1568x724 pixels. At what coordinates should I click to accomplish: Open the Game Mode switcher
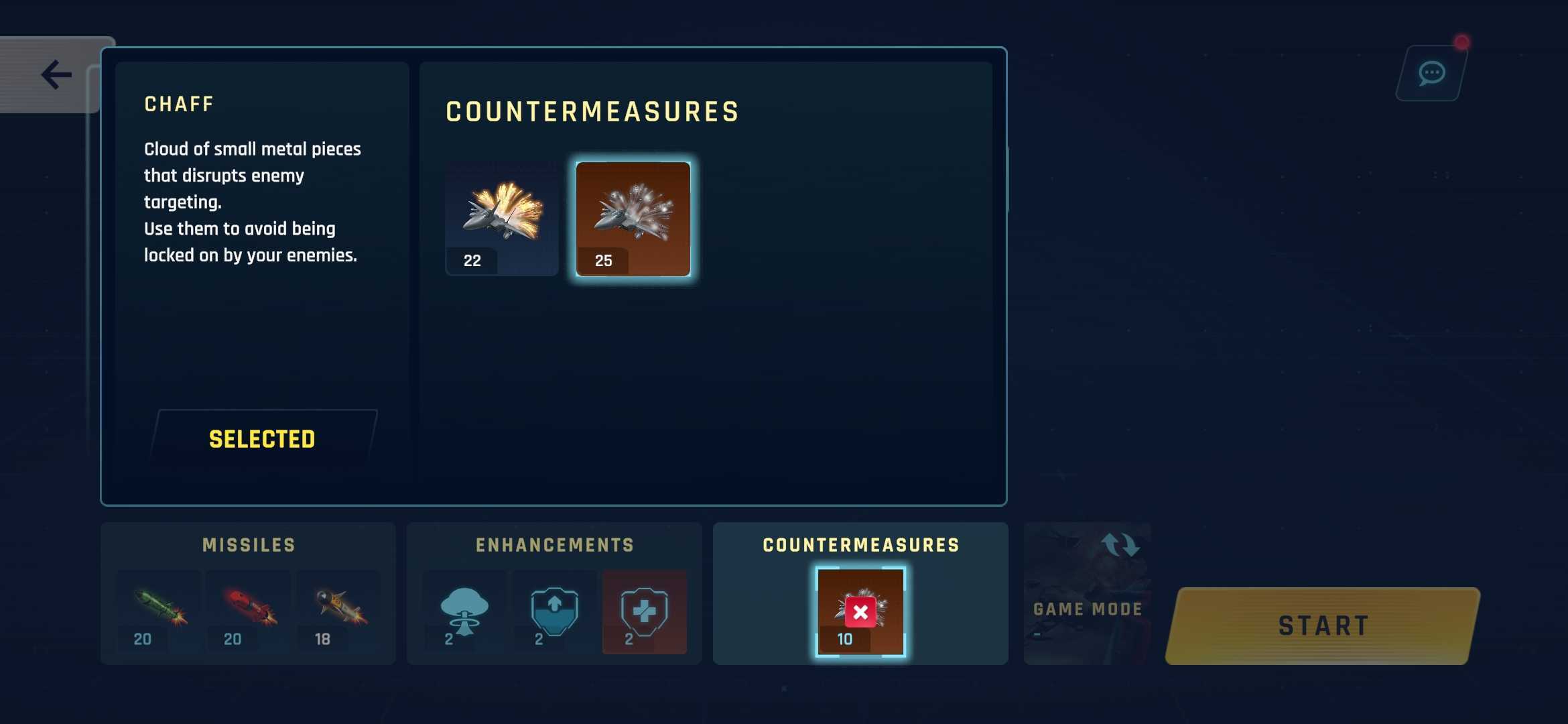tap(1087, 593)
